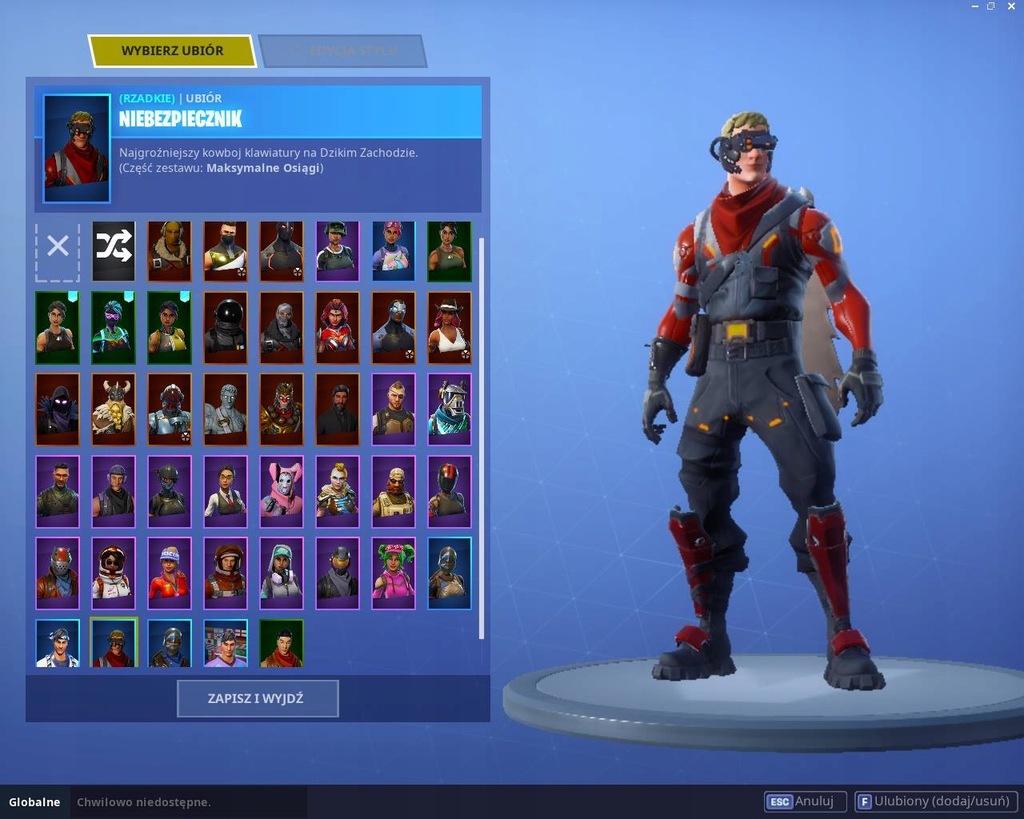This screenshot has width=1024, height=819.
Task: Switch to the Wybierz Ubiór tab
Action: (172, 51)
